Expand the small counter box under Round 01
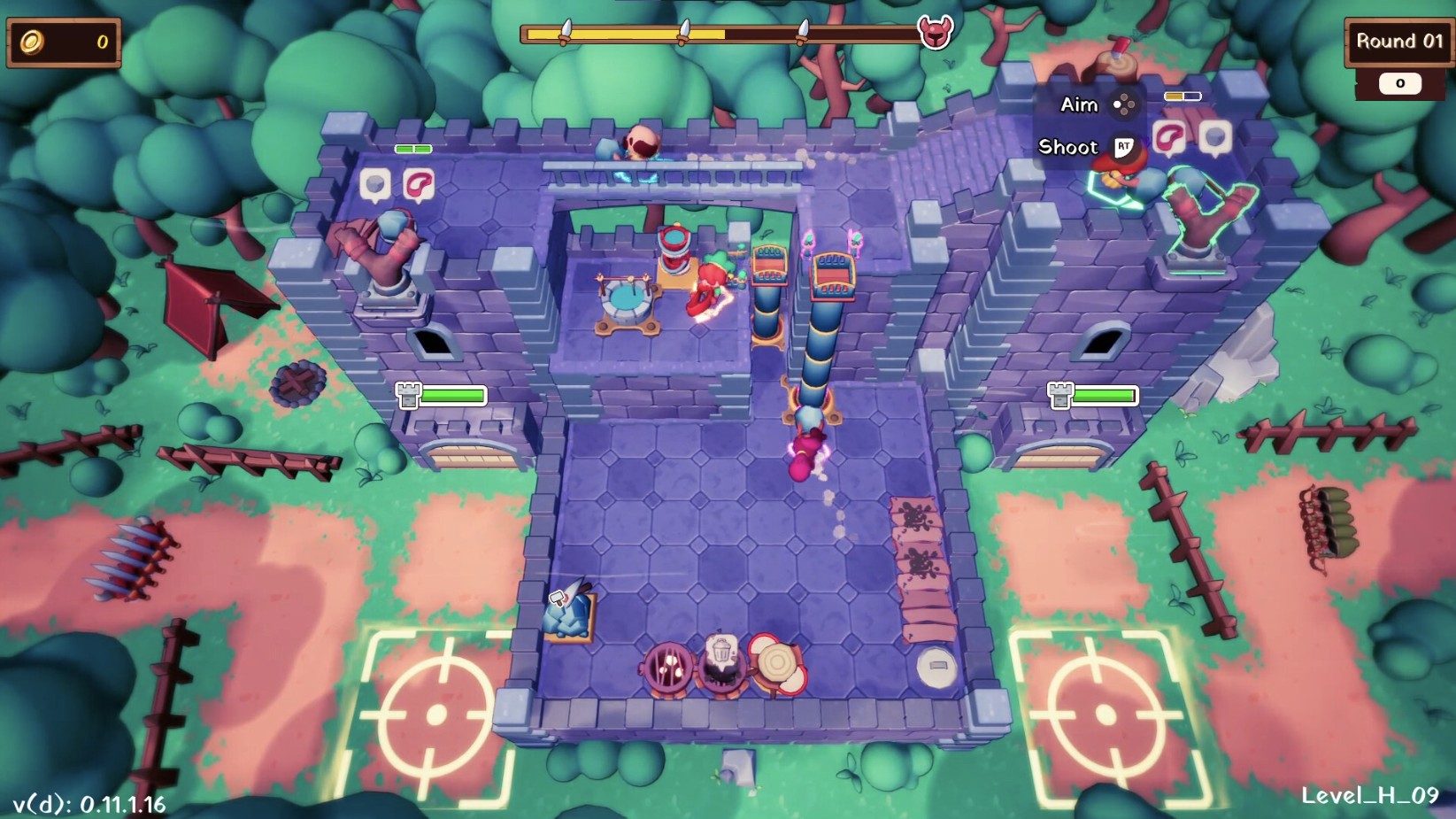The image size is (1456, 819). coord(1399,83)
